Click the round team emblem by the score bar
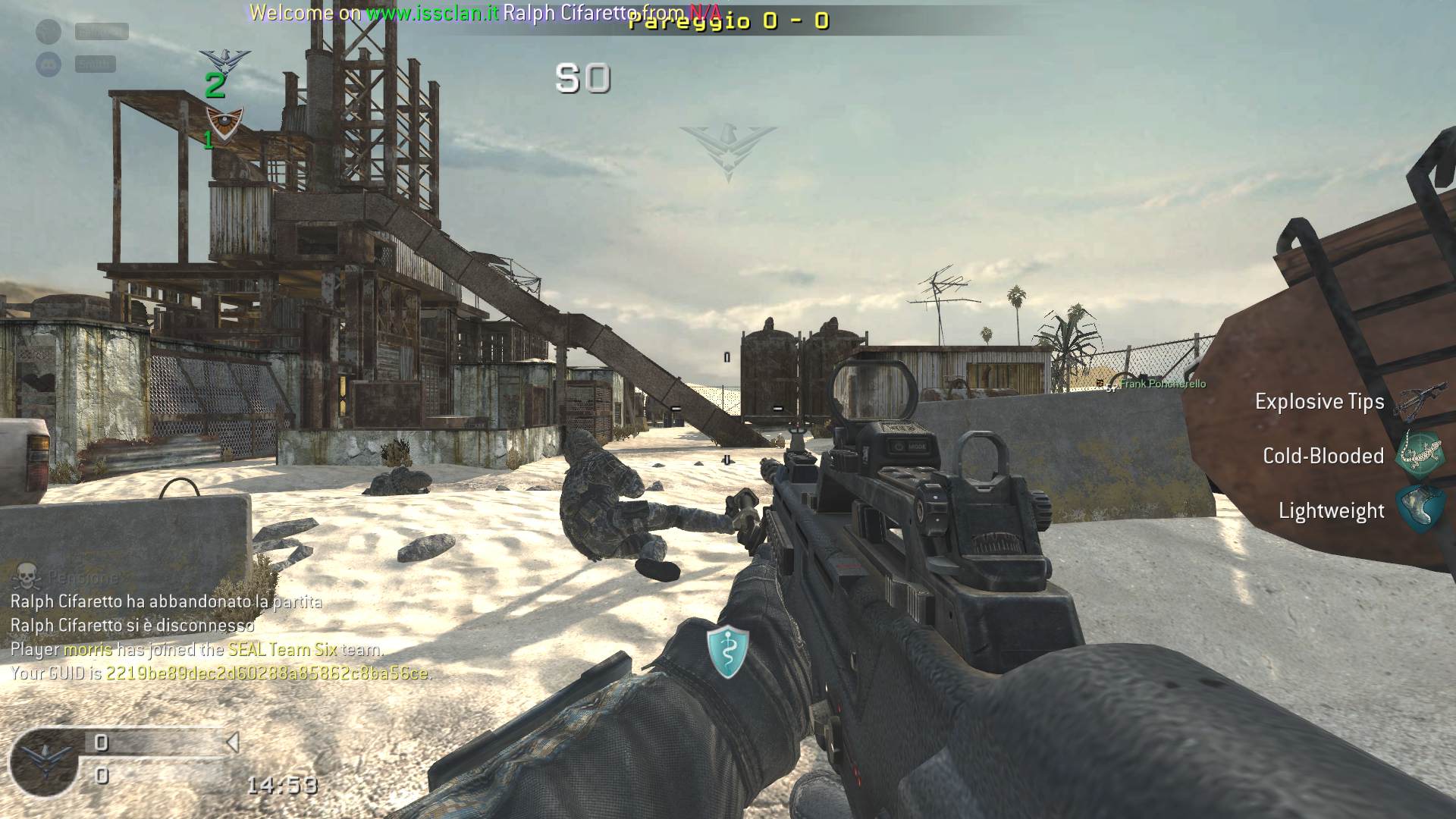The image size is (1456, 819). 44,760
